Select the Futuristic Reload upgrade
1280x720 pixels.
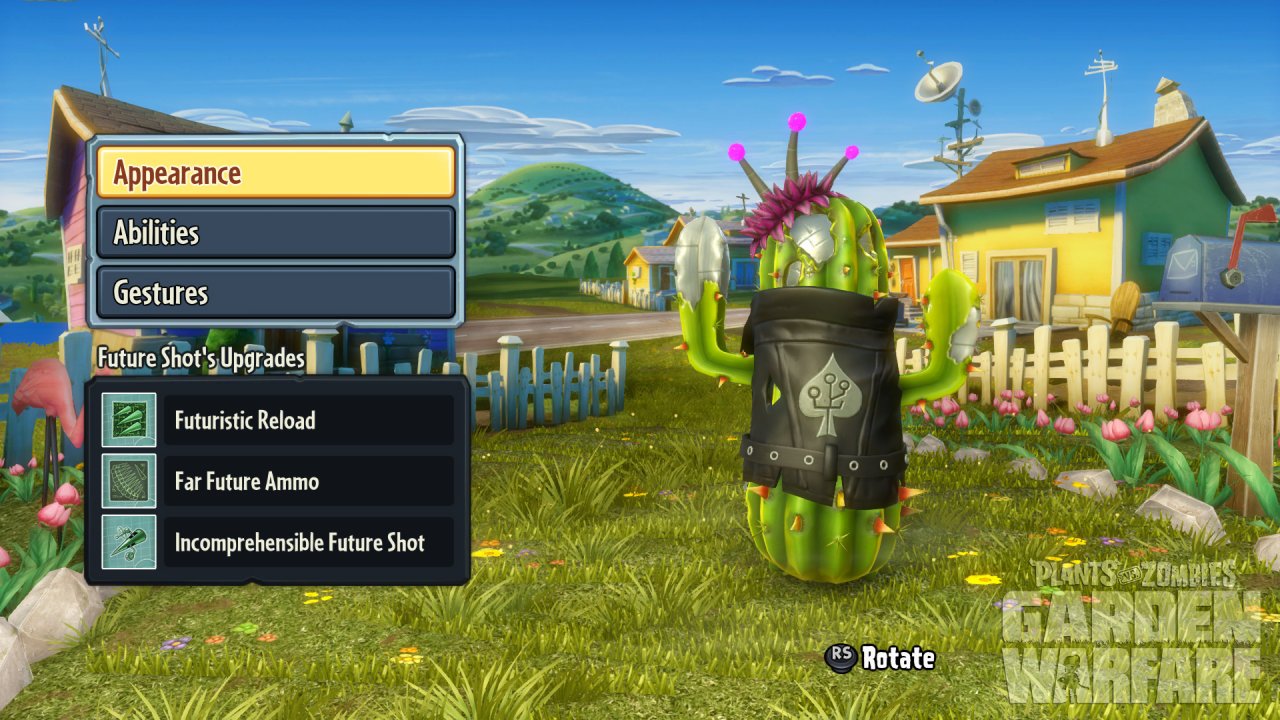coord(308,420)
